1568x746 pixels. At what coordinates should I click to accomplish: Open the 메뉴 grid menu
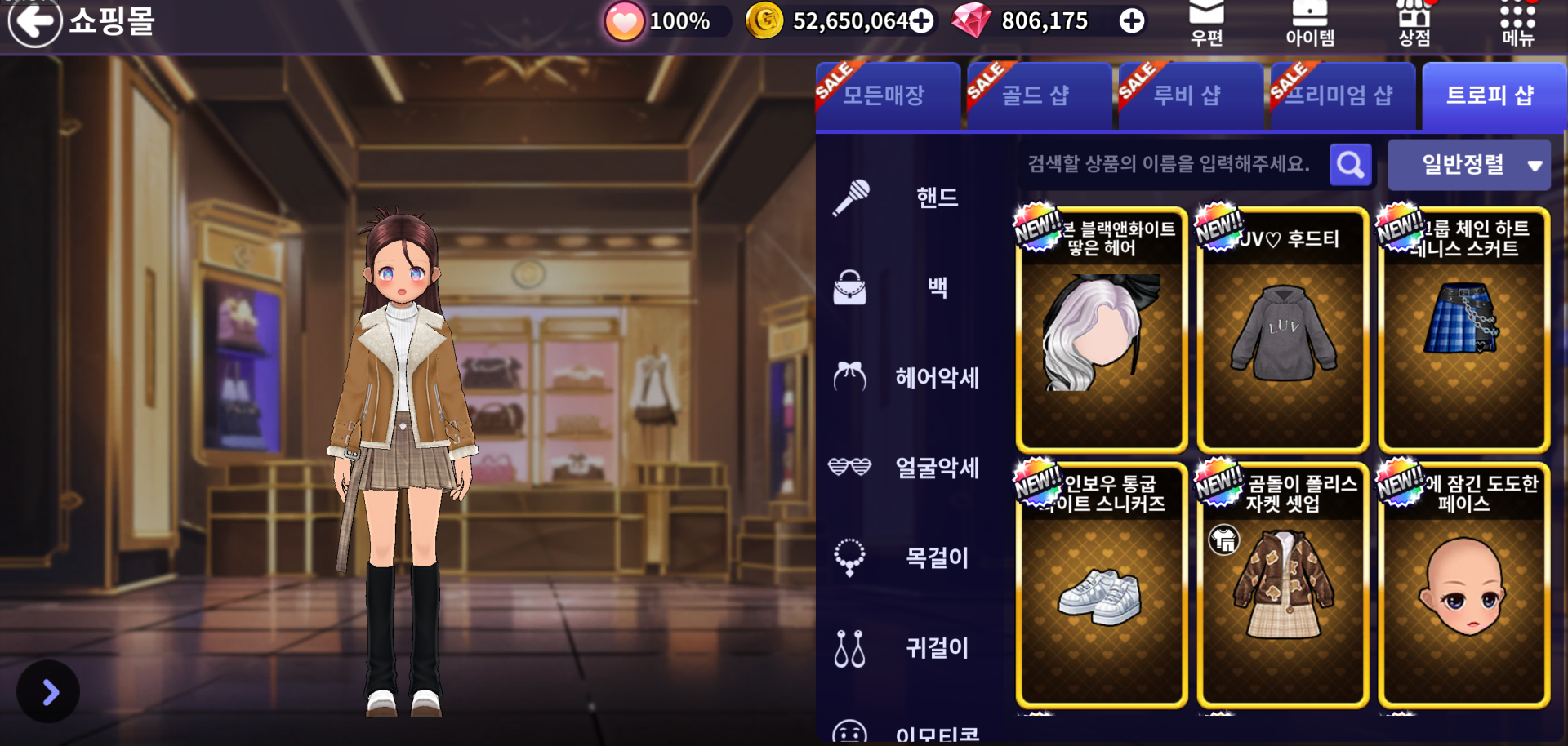[x=1517, y=22]
